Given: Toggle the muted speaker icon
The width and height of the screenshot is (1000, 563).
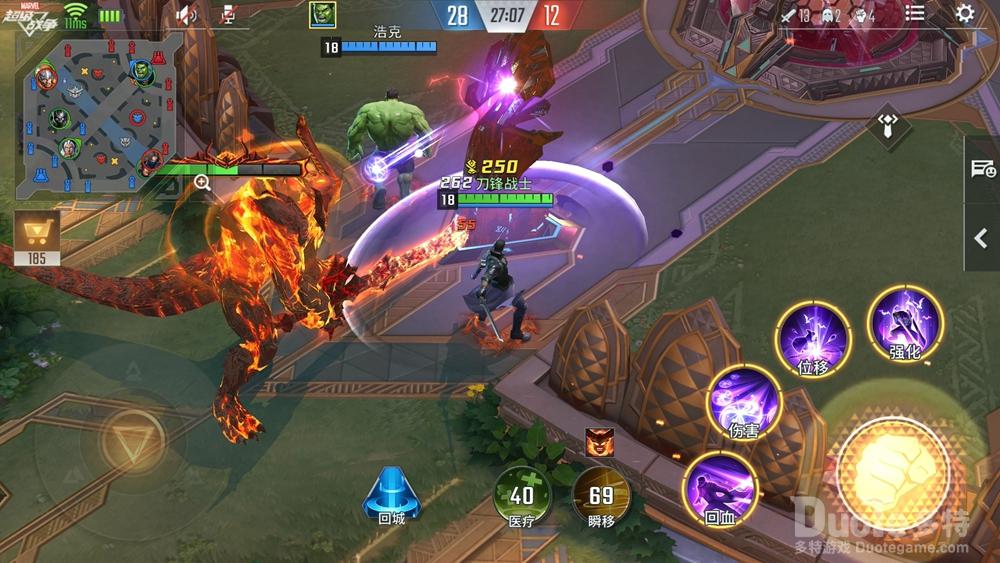Looking at the screenshot, I should [187, 14].
